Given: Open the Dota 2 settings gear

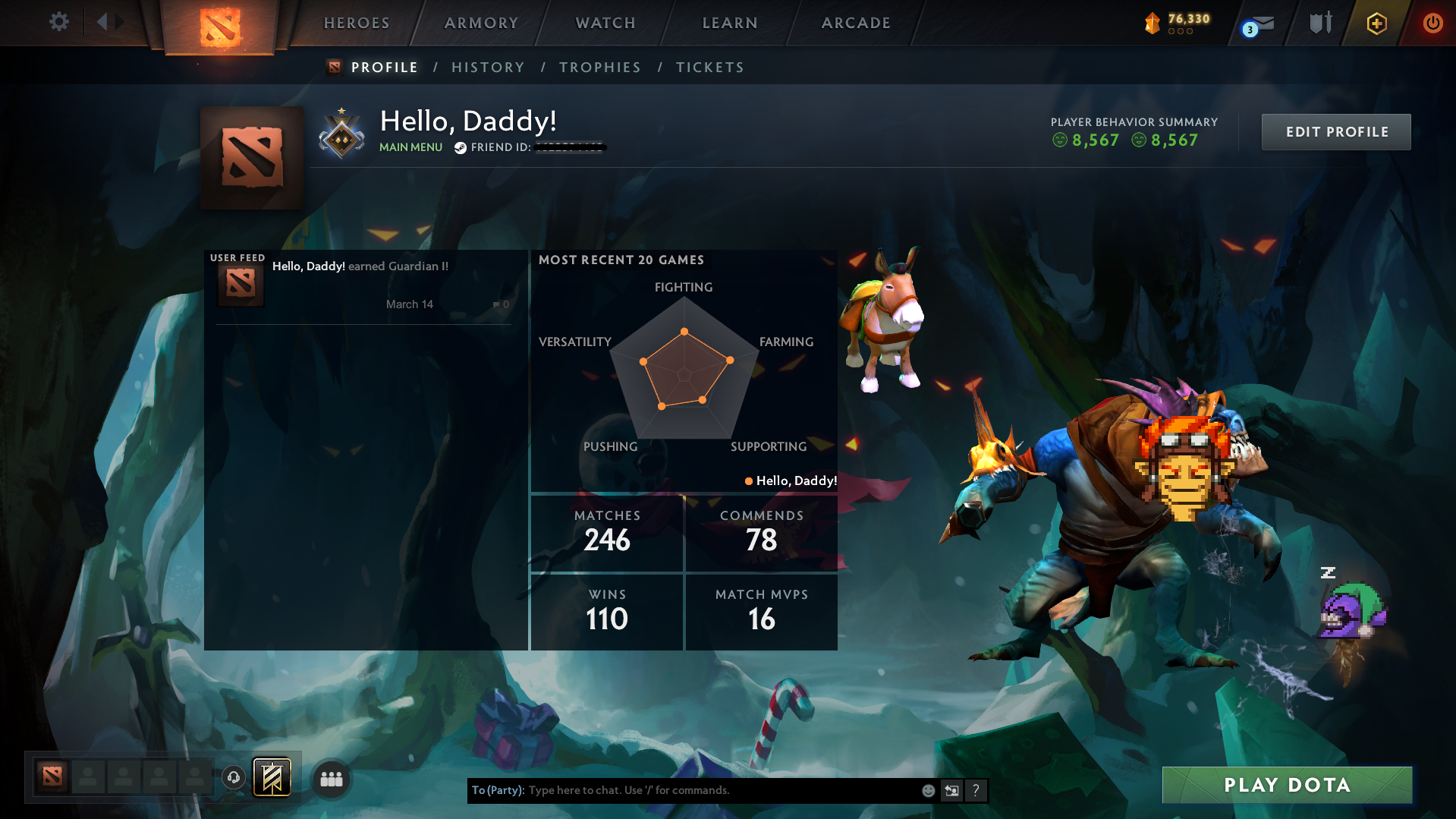Looking at the screenshot, I should click(58, 22).
